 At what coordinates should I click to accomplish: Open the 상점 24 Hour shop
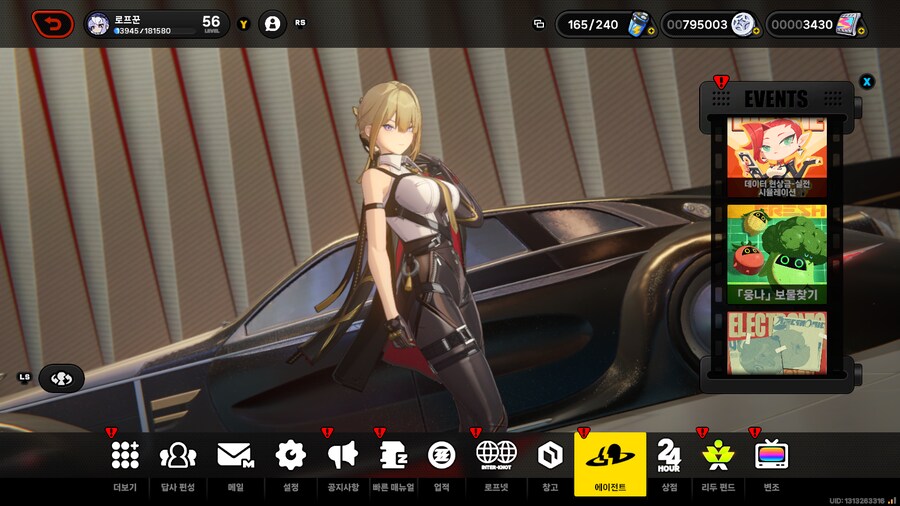tap(669, 462)
